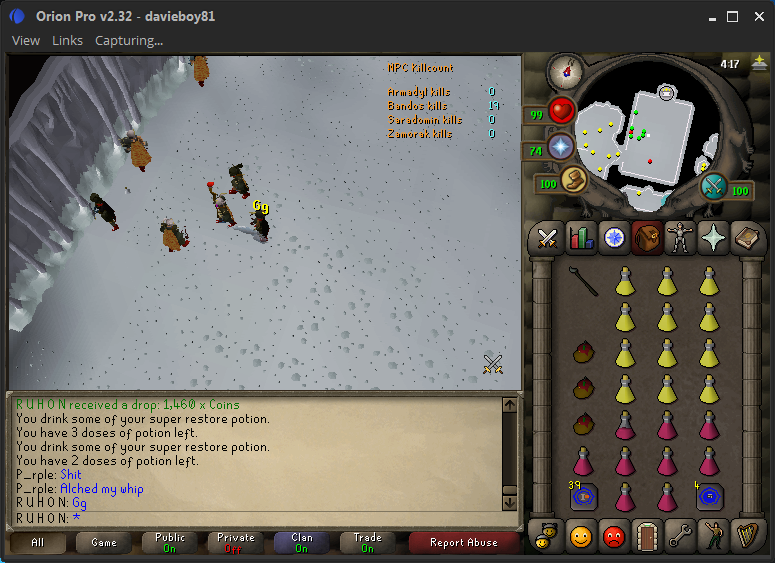Click the rune stack showing 39
Screen dimensions: 775x563
583,496
